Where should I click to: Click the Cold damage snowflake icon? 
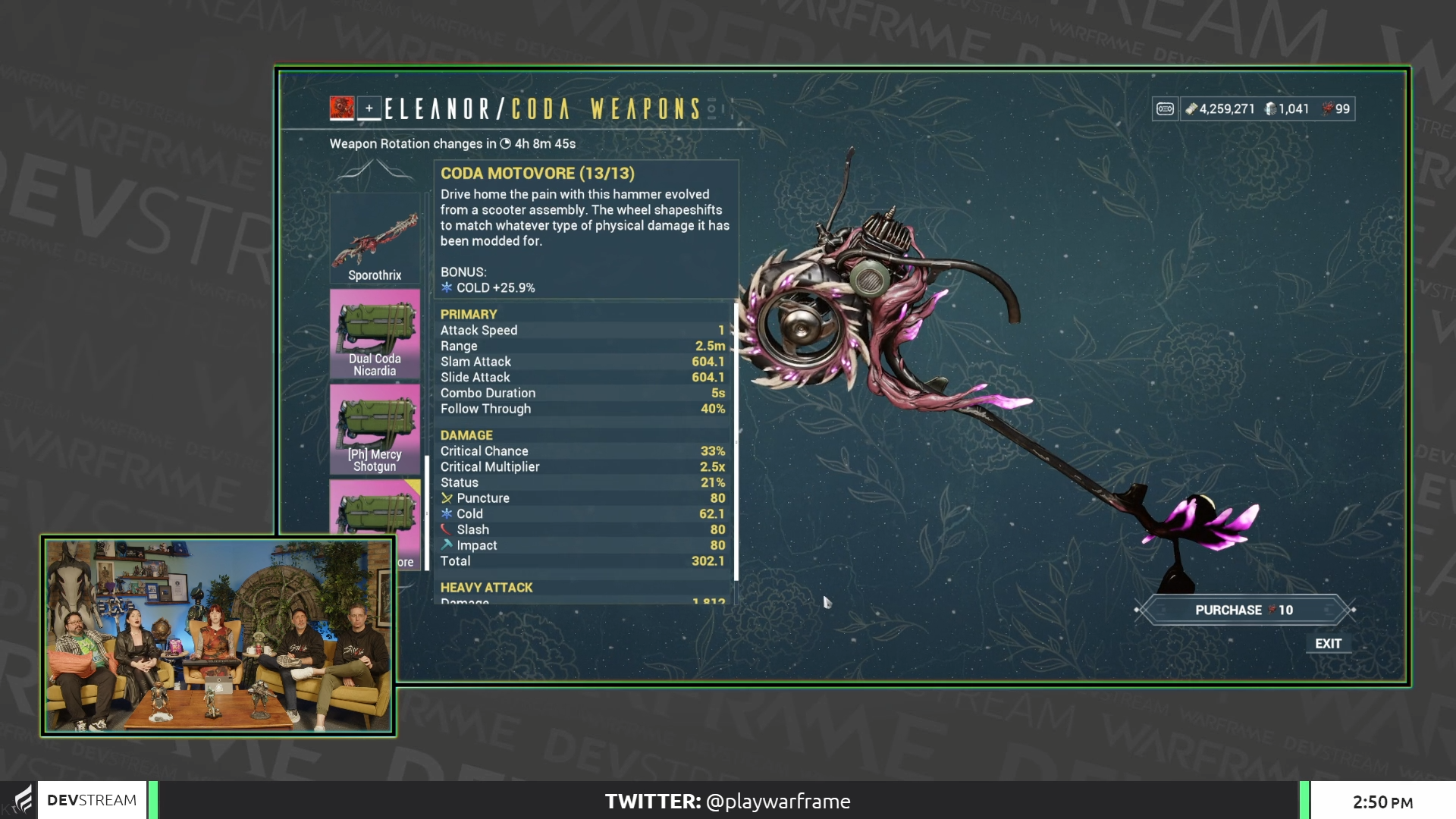click(x=447, y=513)
